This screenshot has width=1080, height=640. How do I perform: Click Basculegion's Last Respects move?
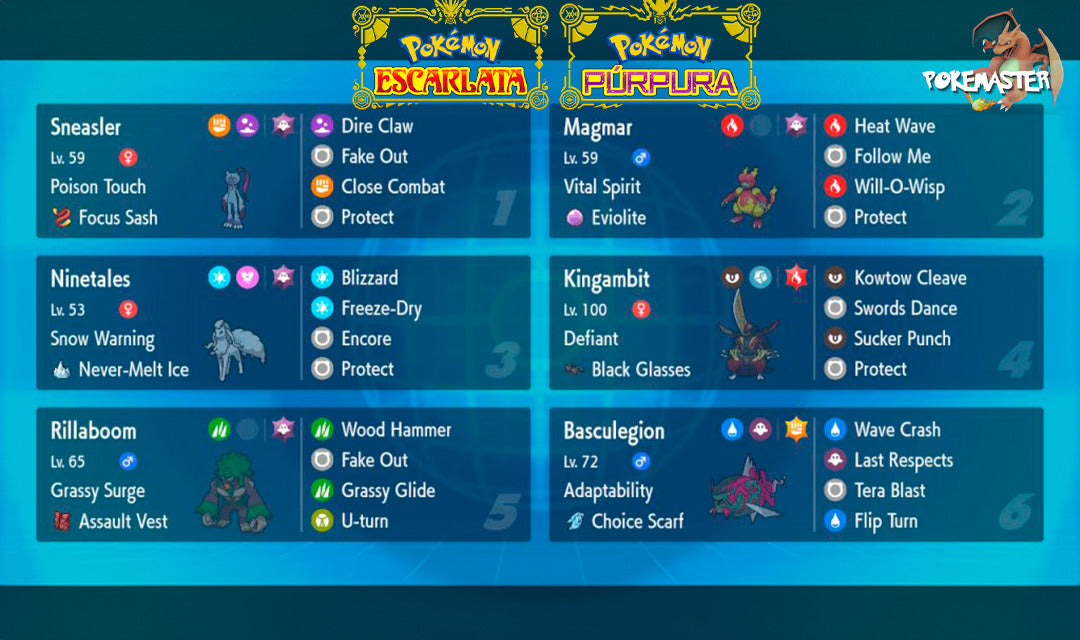coord(902,461)
